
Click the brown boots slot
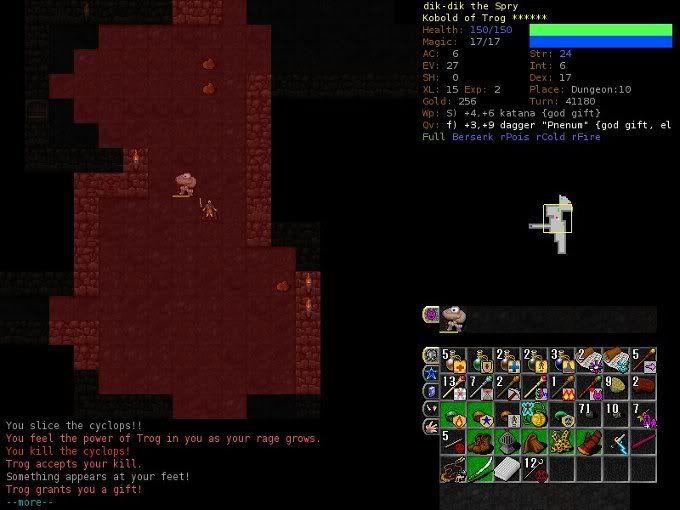pyautogui.click(x=480, y=442)
